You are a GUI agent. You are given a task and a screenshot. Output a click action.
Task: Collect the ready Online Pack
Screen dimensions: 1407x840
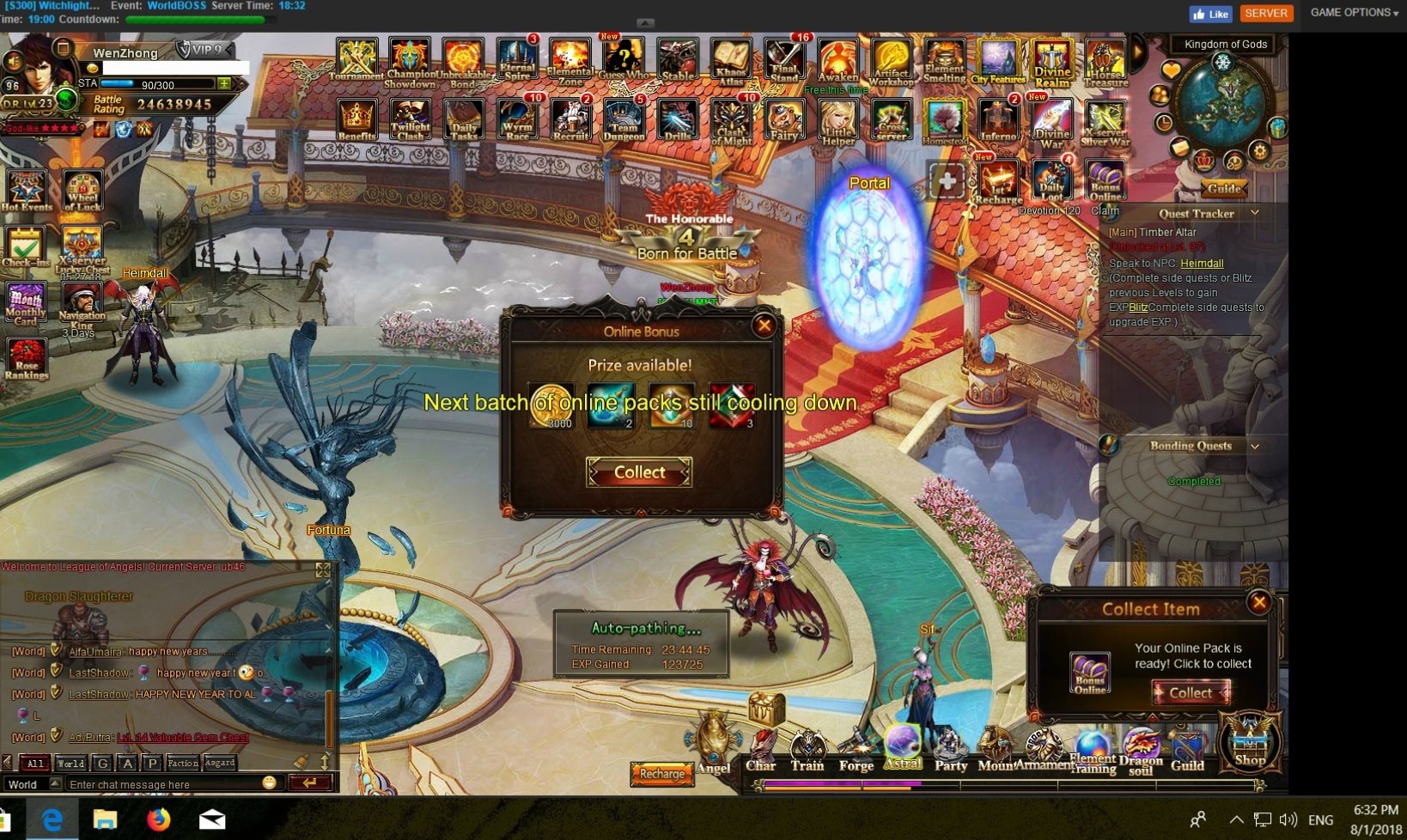(x=1190, y=692)
